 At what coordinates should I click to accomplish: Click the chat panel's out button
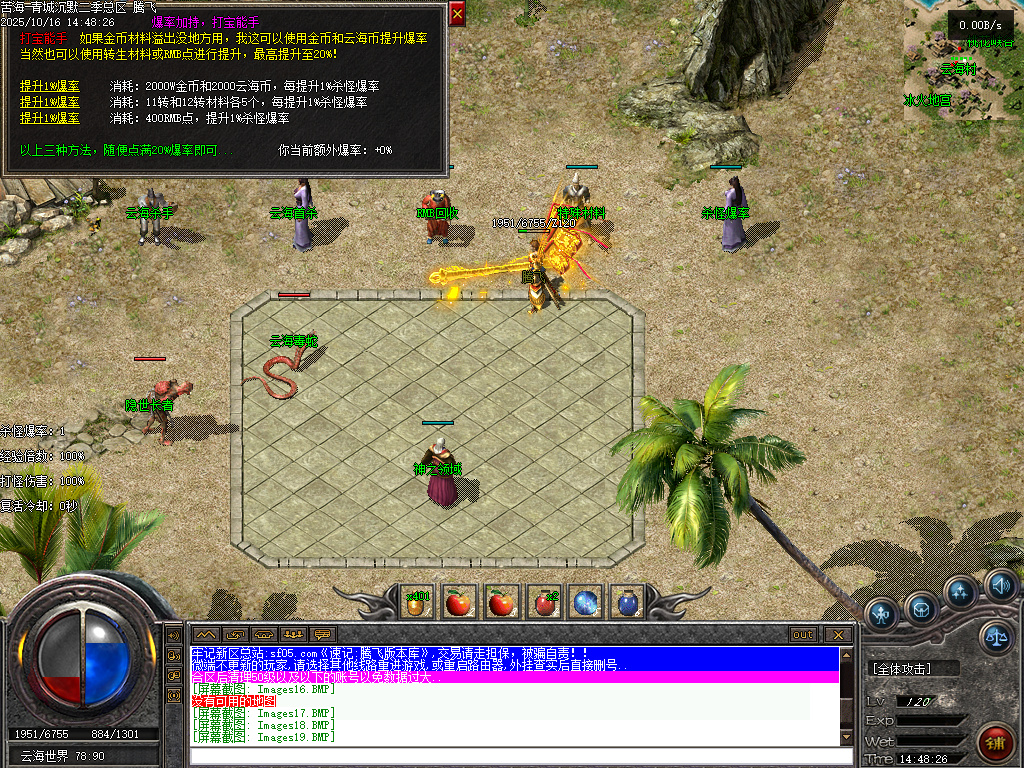pyautogui.click(x=803, y=635)
